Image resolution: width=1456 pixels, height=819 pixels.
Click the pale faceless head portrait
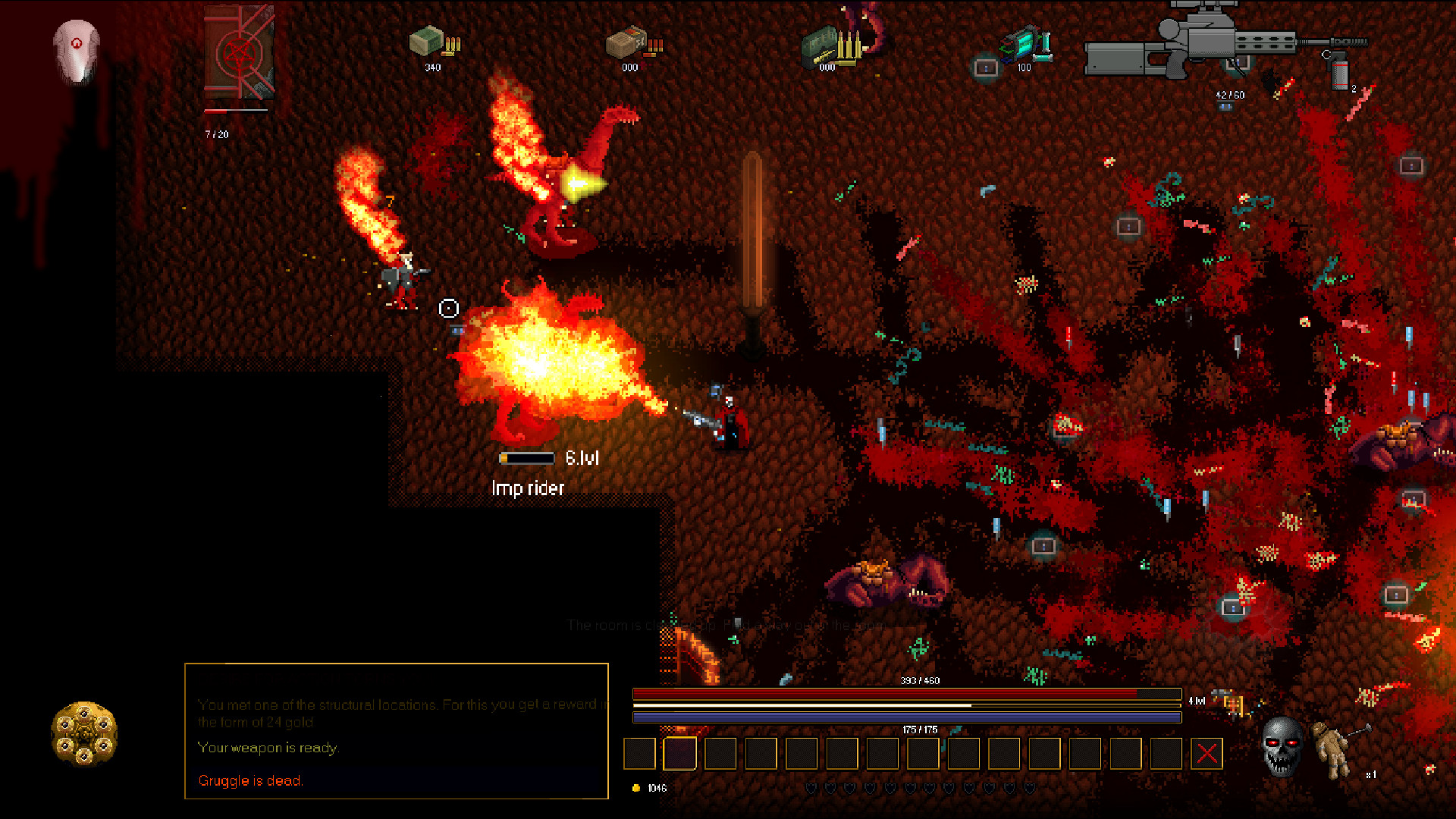click(x=77, y=50)
